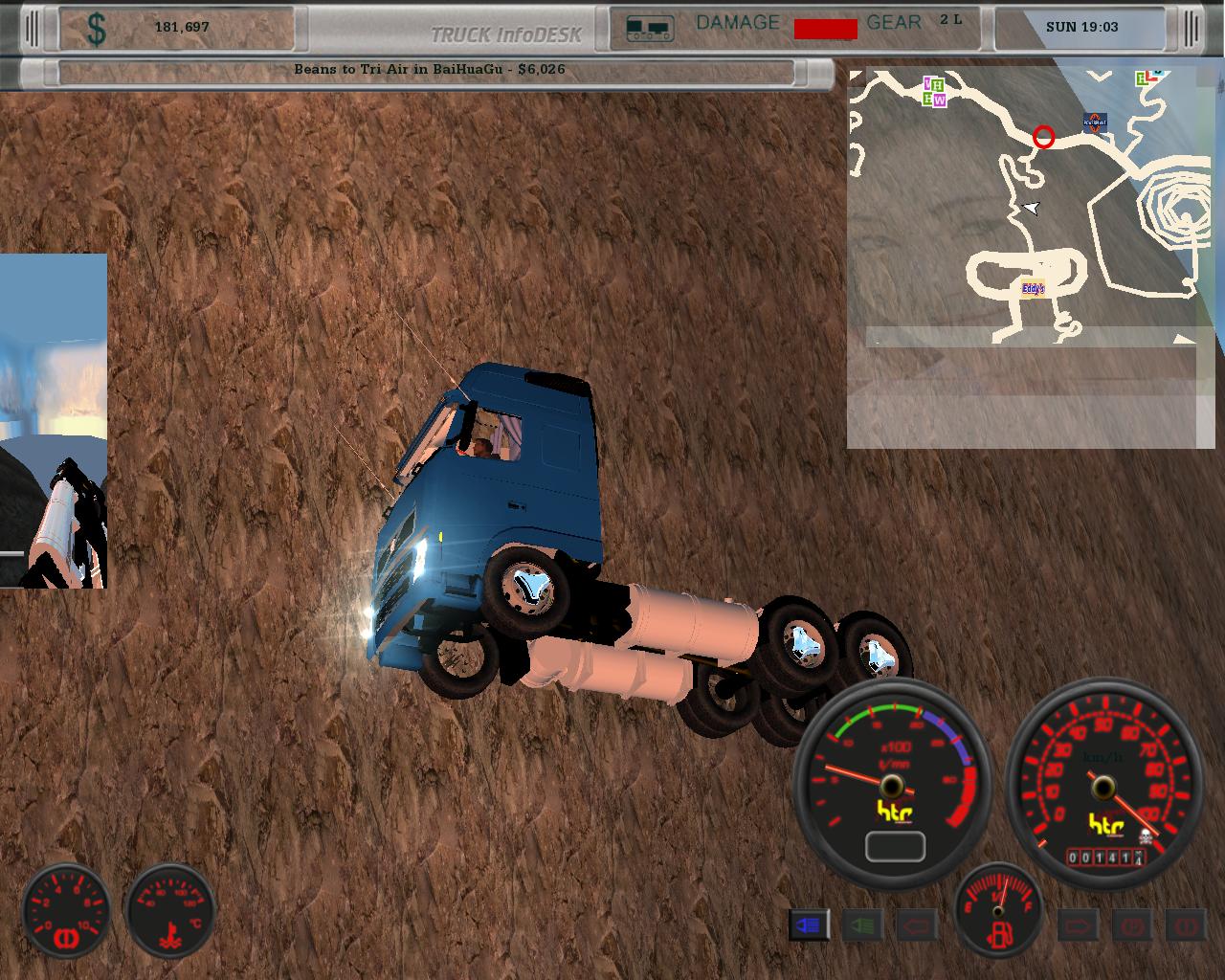Toggle the green low-beam headlight indicator
The width and height of the screenshot is (1225, 980).
click(862, 925)
